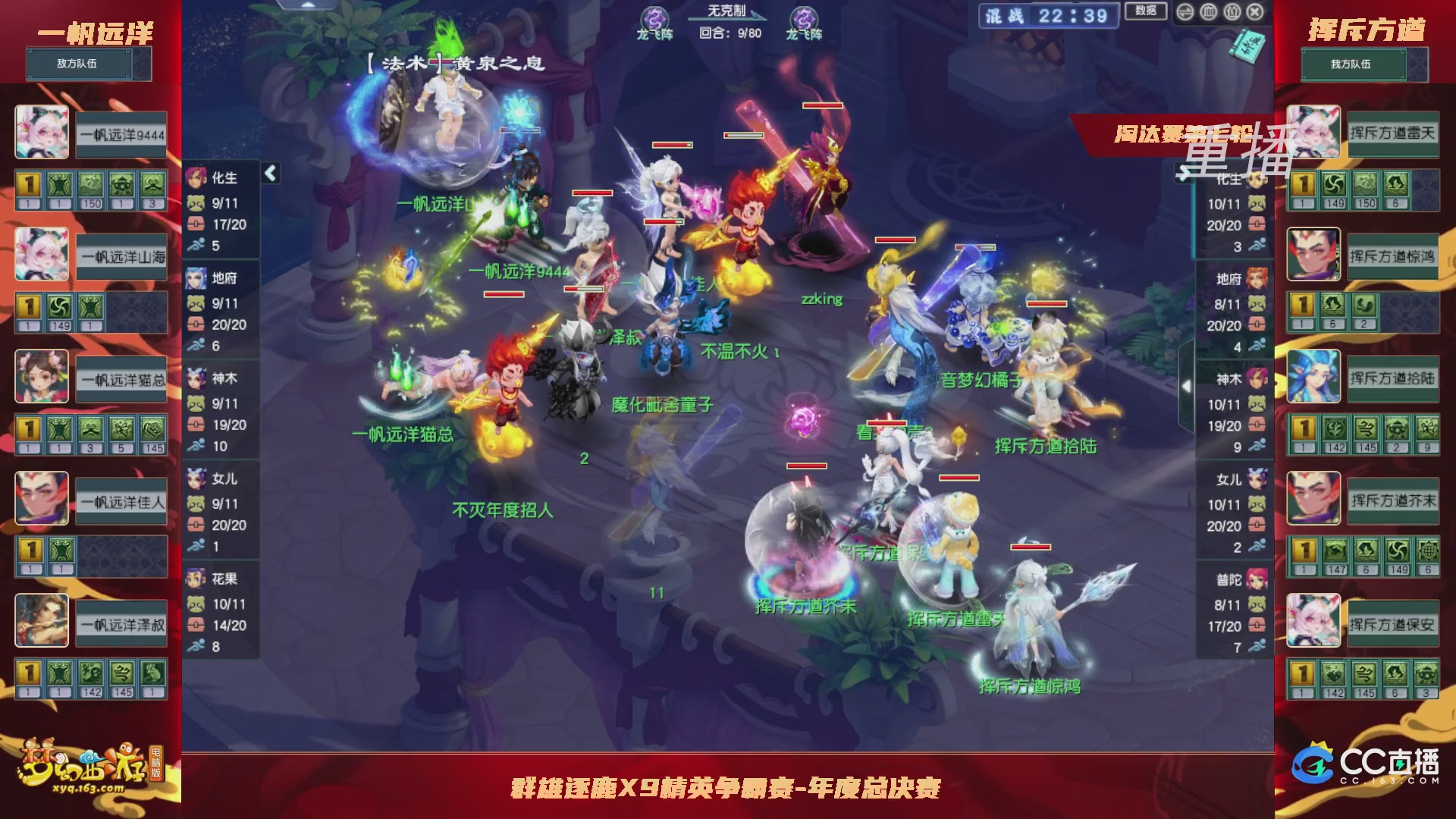Toggle sound with the striped circle icon top right
Screen dimensions: 1456x819
[x=1185, y=12]
